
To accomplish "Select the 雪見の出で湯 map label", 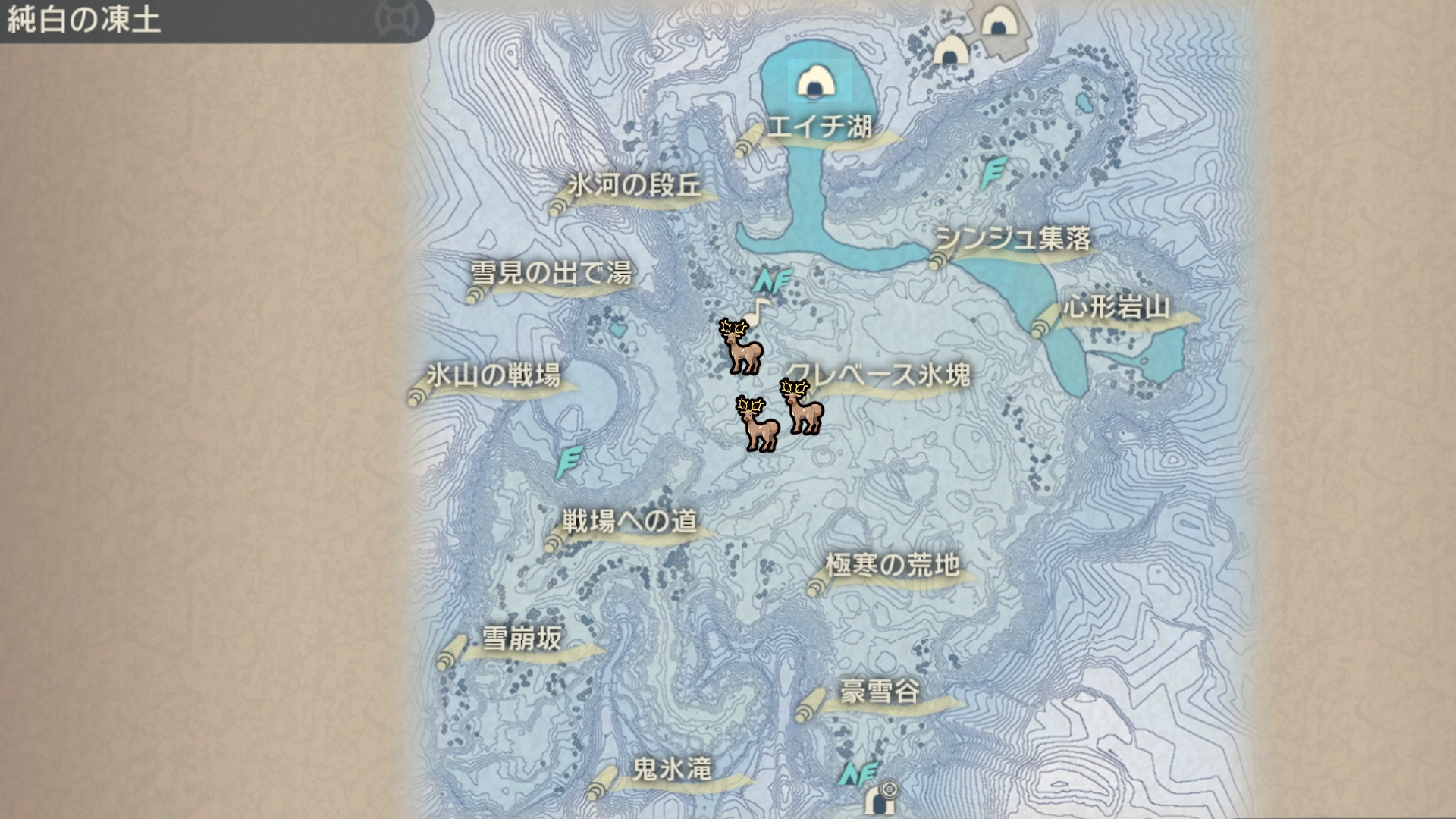I will point(551,273).
